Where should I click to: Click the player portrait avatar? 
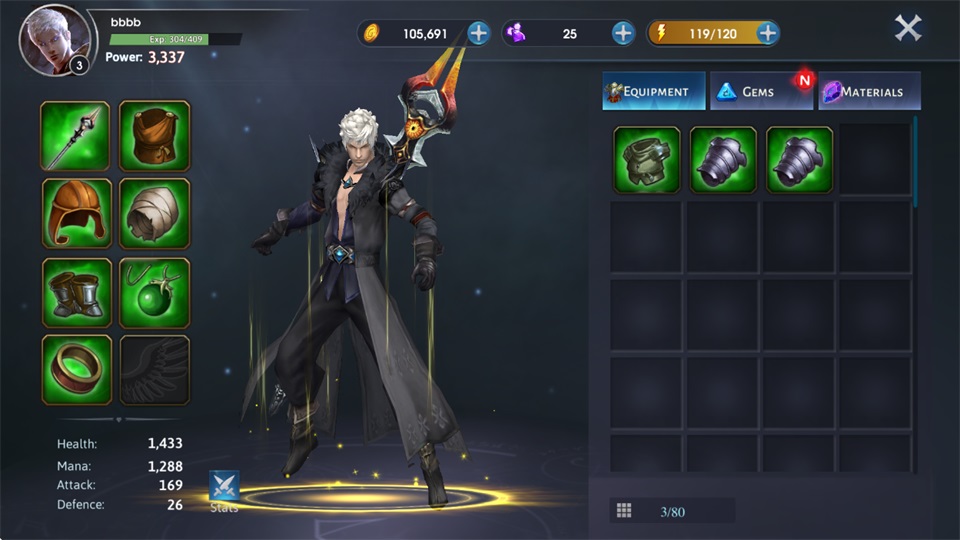click(53, 40)
